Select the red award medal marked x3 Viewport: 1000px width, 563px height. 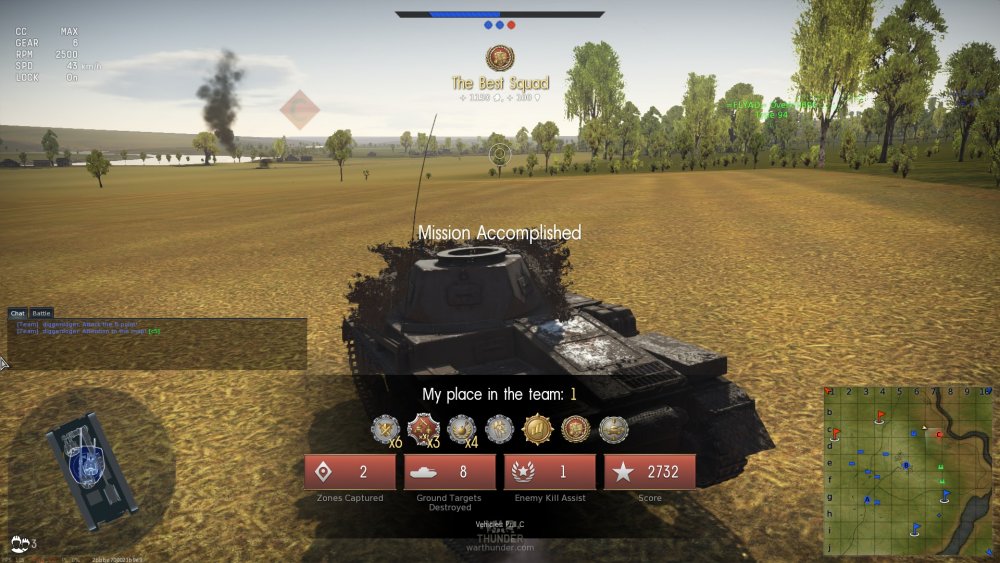[x=423, y=429]
